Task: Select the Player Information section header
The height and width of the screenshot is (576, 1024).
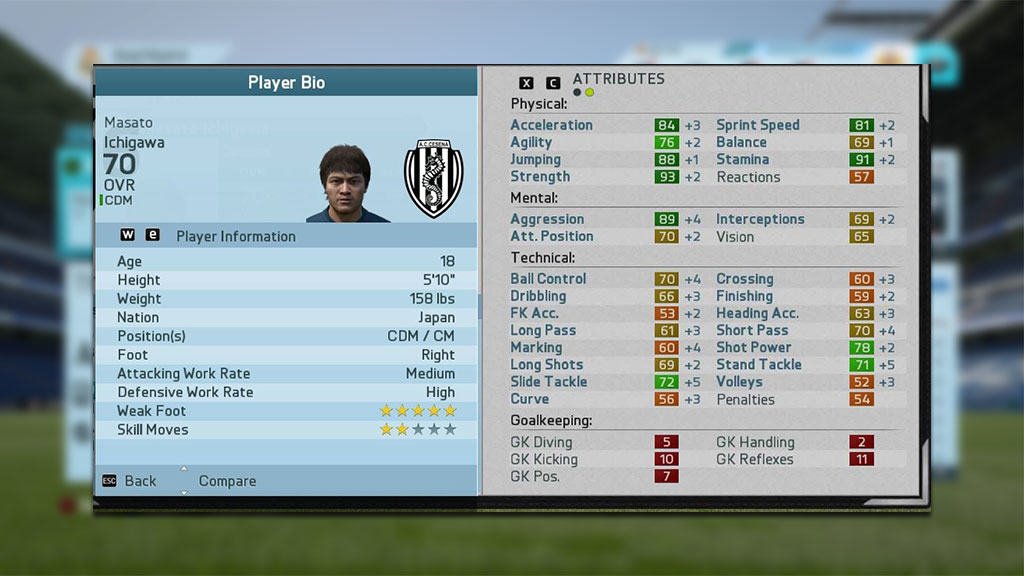Action: (236, 236)
